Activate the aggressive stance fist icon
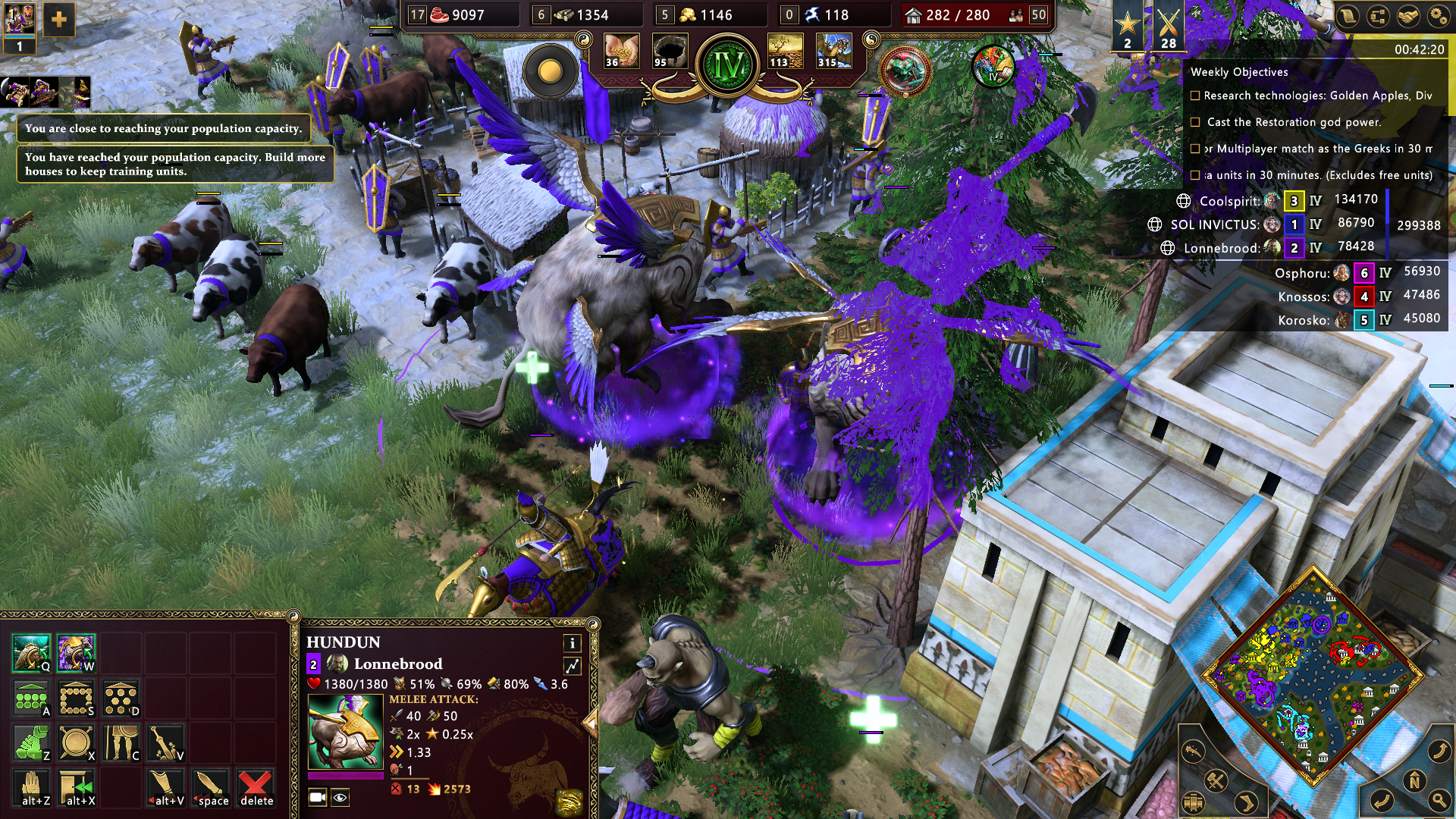Viewport: 1456px width, 819px height. [31, 743]
